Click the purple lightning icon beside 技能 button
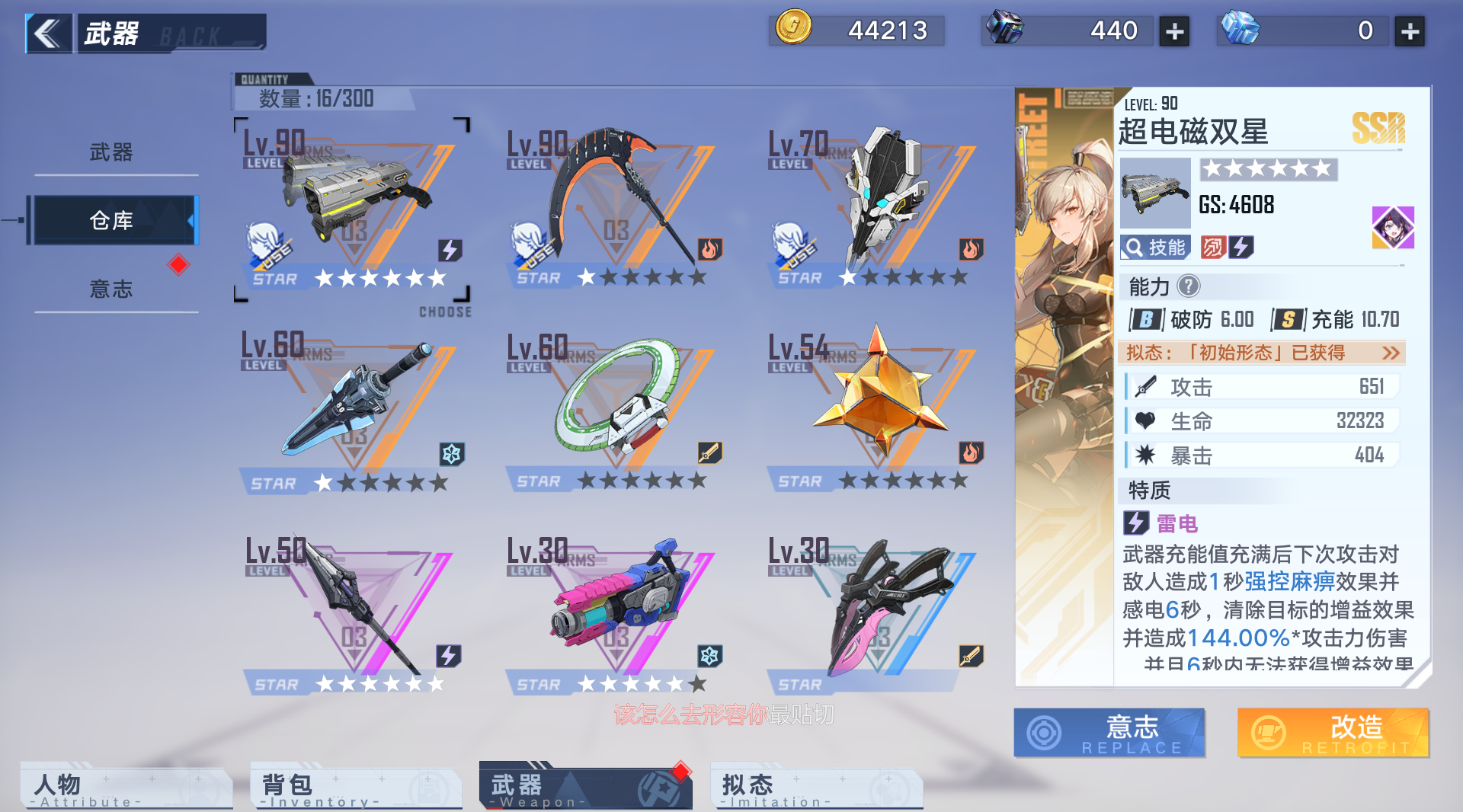Viewport: 1463px width, 812px height. click(1243, 247)
